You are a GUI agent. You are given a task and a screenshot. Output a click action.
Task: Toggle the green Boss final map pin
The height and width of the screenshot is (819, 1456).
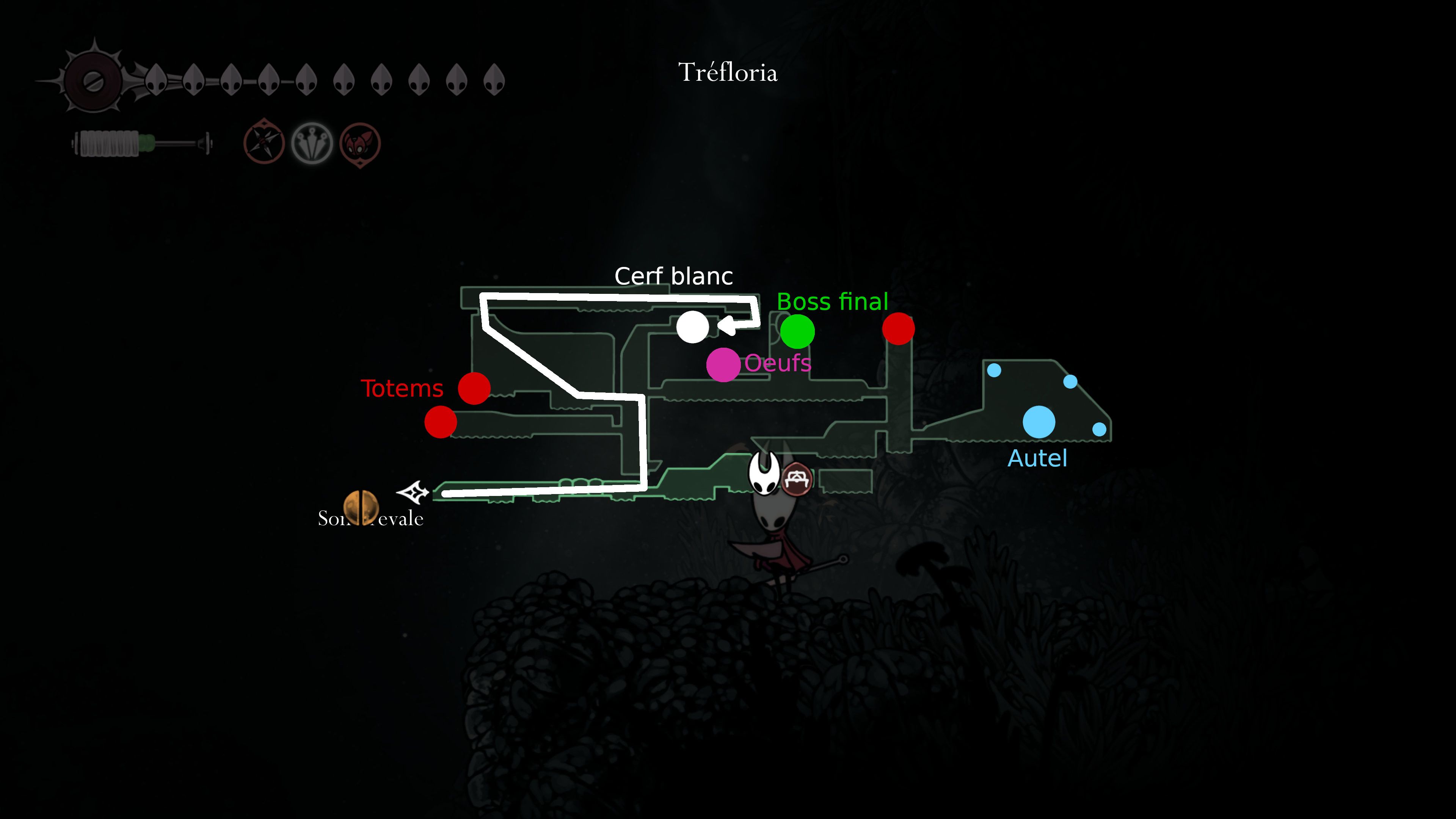tap(797, 332)
